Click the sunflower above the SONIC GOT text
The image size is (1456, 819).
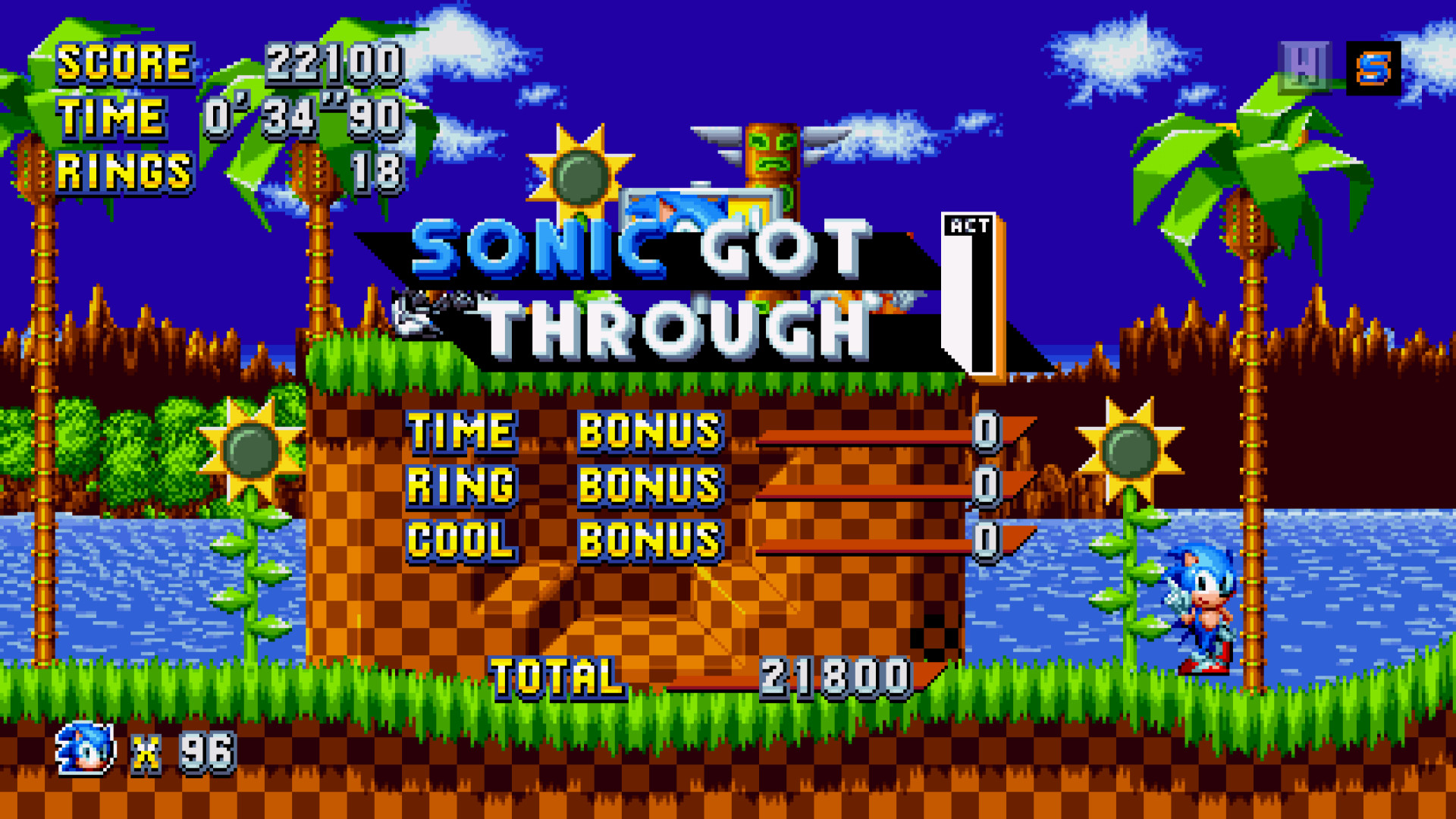pos(579,177)
